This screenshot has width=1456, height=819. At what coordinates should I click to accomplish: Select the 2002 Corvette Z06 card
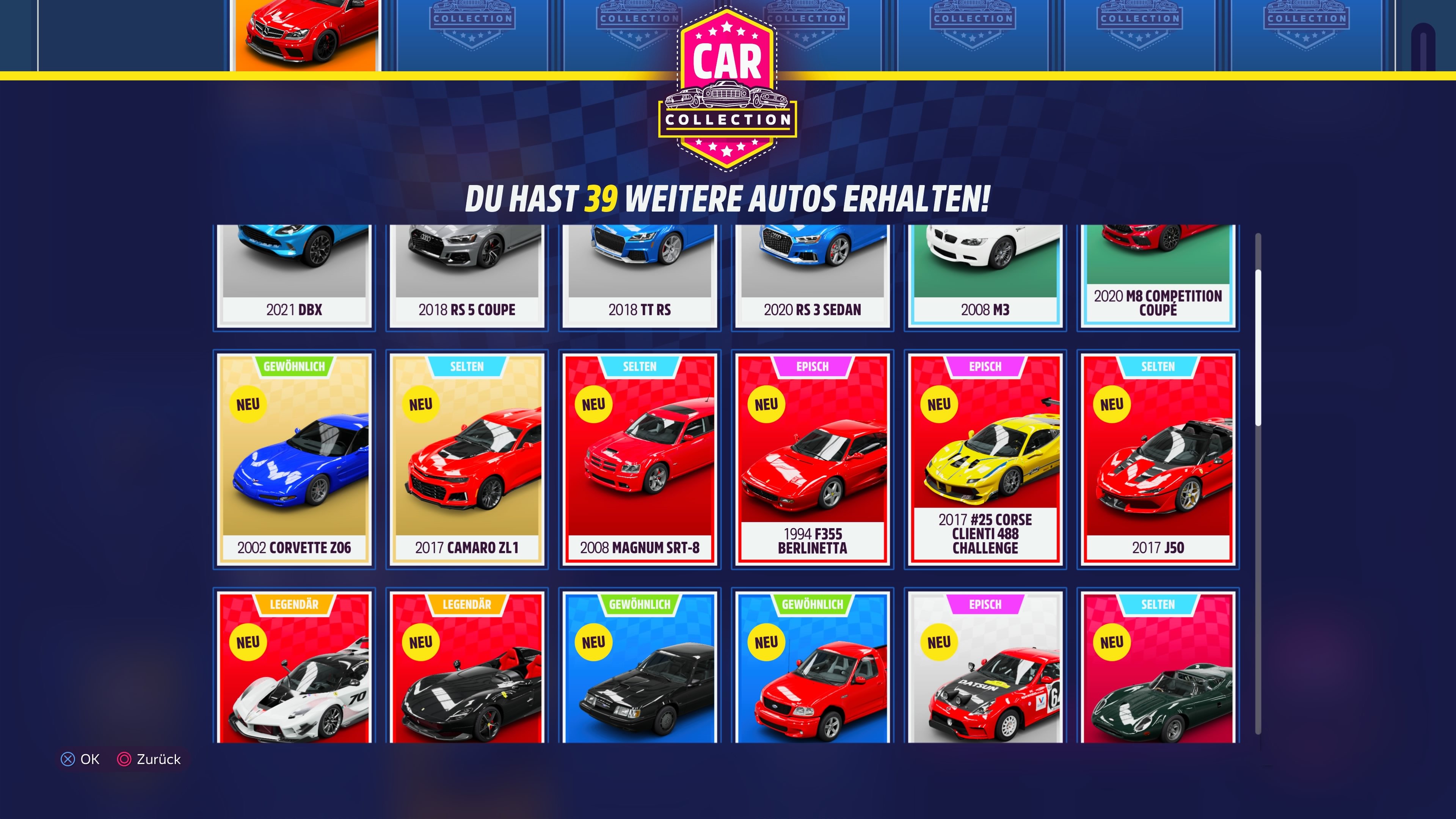[x=293, y=458]
